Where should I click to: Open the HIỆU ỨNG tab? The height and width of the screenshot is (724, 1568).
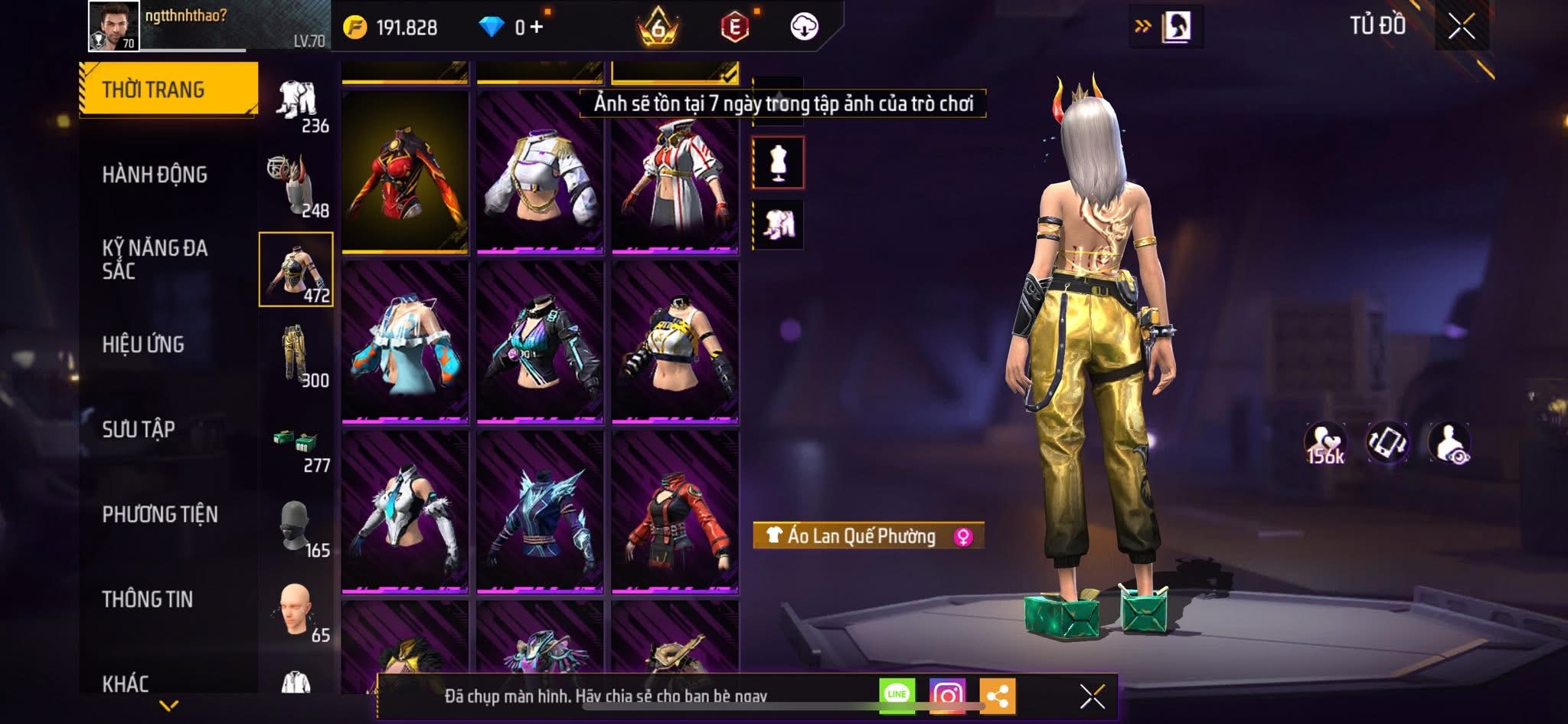point(143,345)
